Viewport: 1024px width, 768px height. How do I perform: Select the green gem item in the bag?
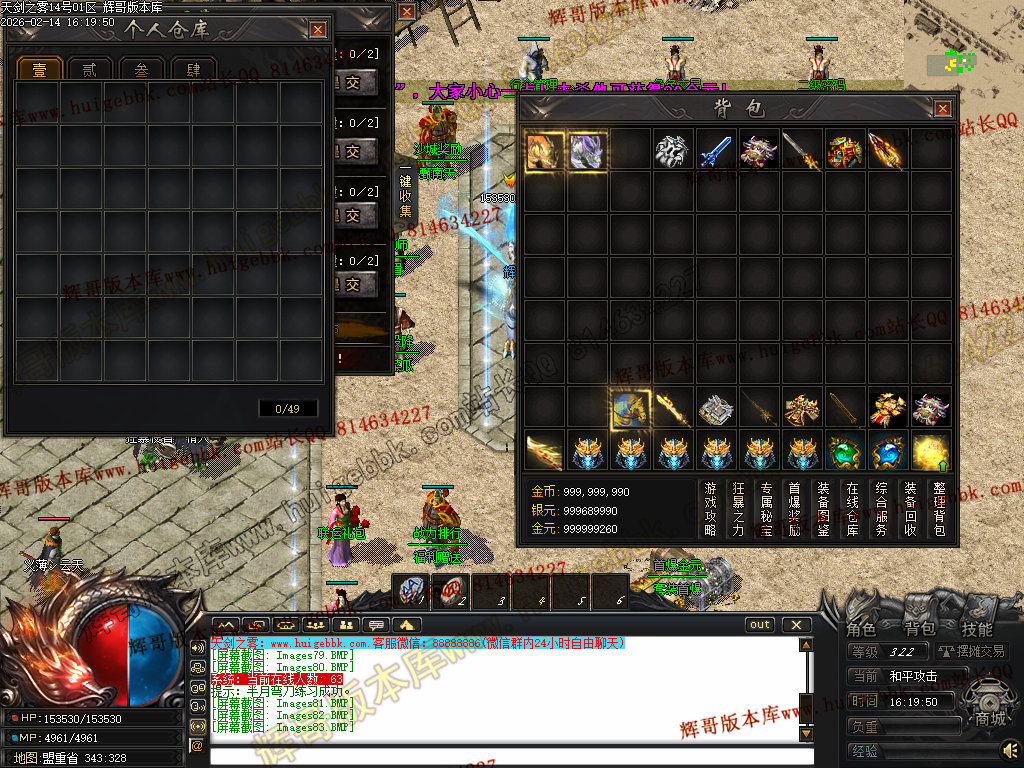coord(844,452)
